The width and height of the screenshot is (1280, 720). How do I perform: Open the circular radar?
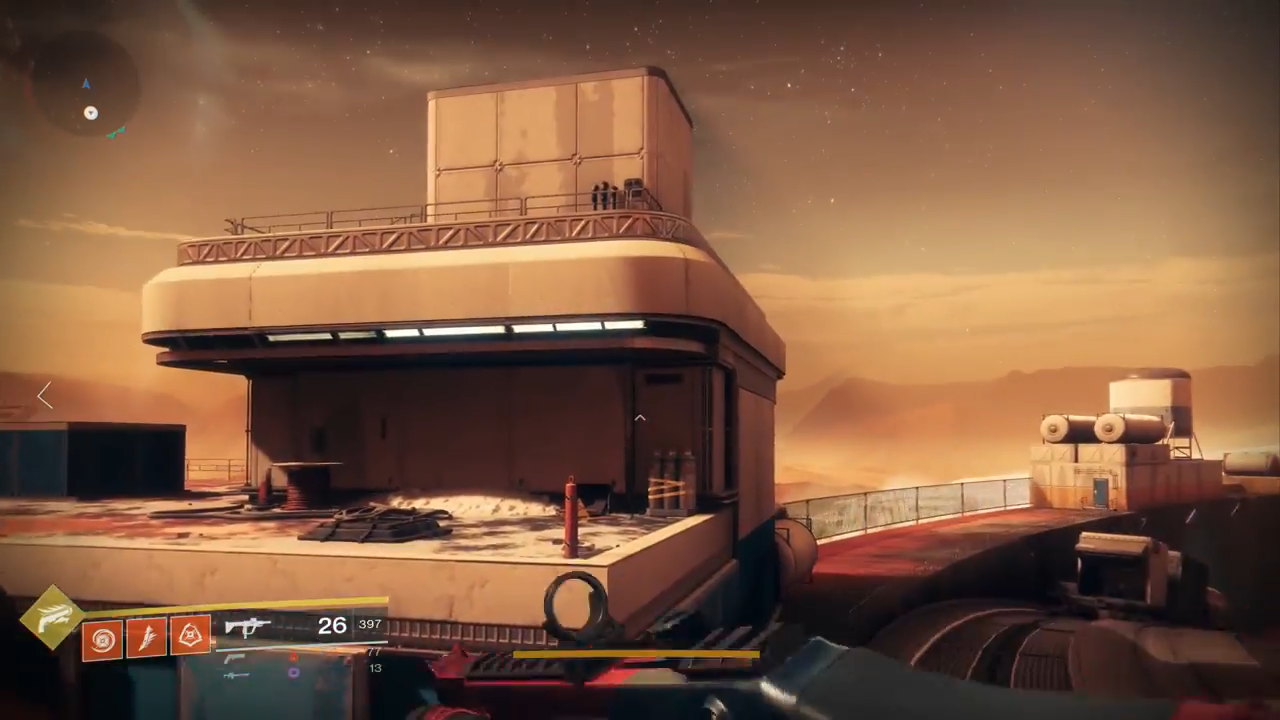pyautogui.click(x=85, y=84)
